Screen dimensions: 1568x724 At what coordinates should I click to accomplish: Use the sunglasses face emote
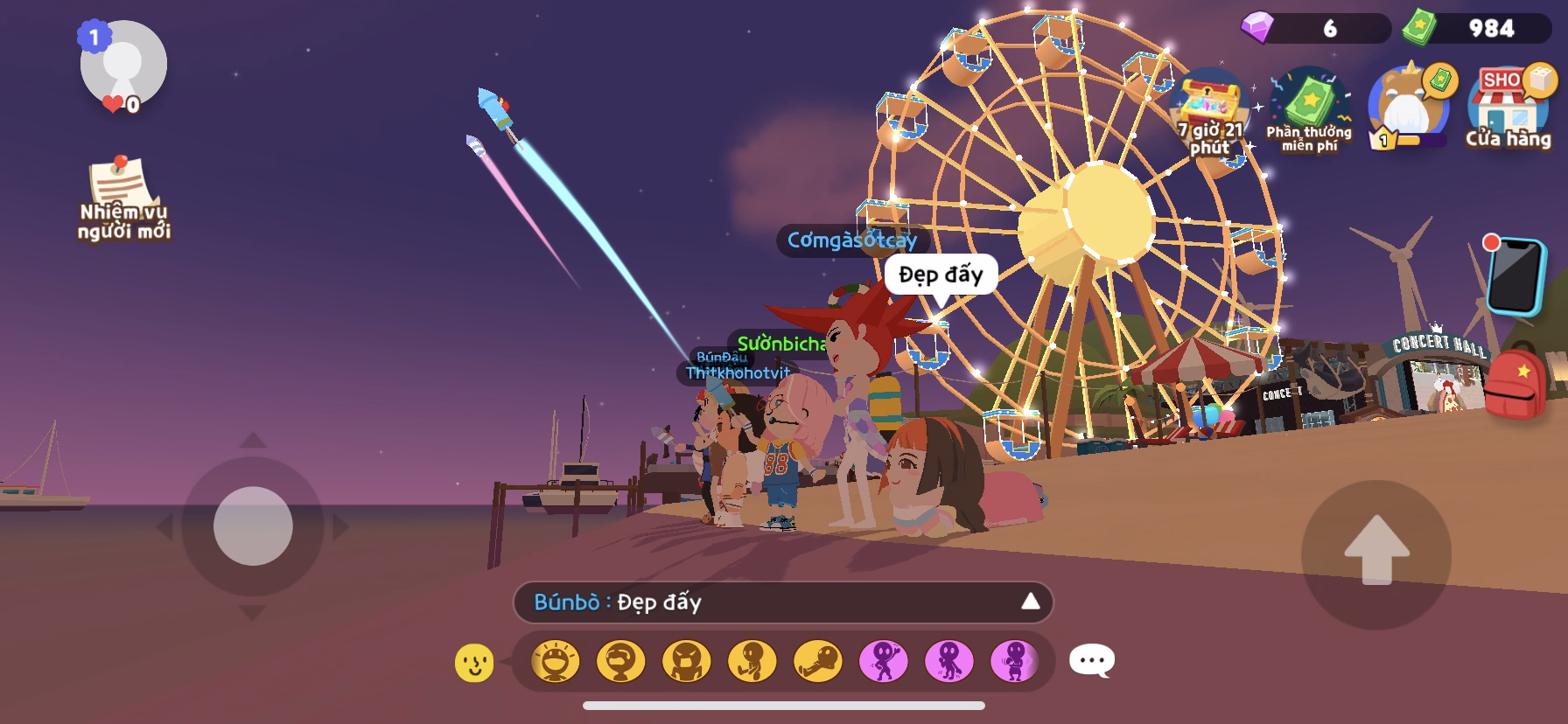click(621, 661)
